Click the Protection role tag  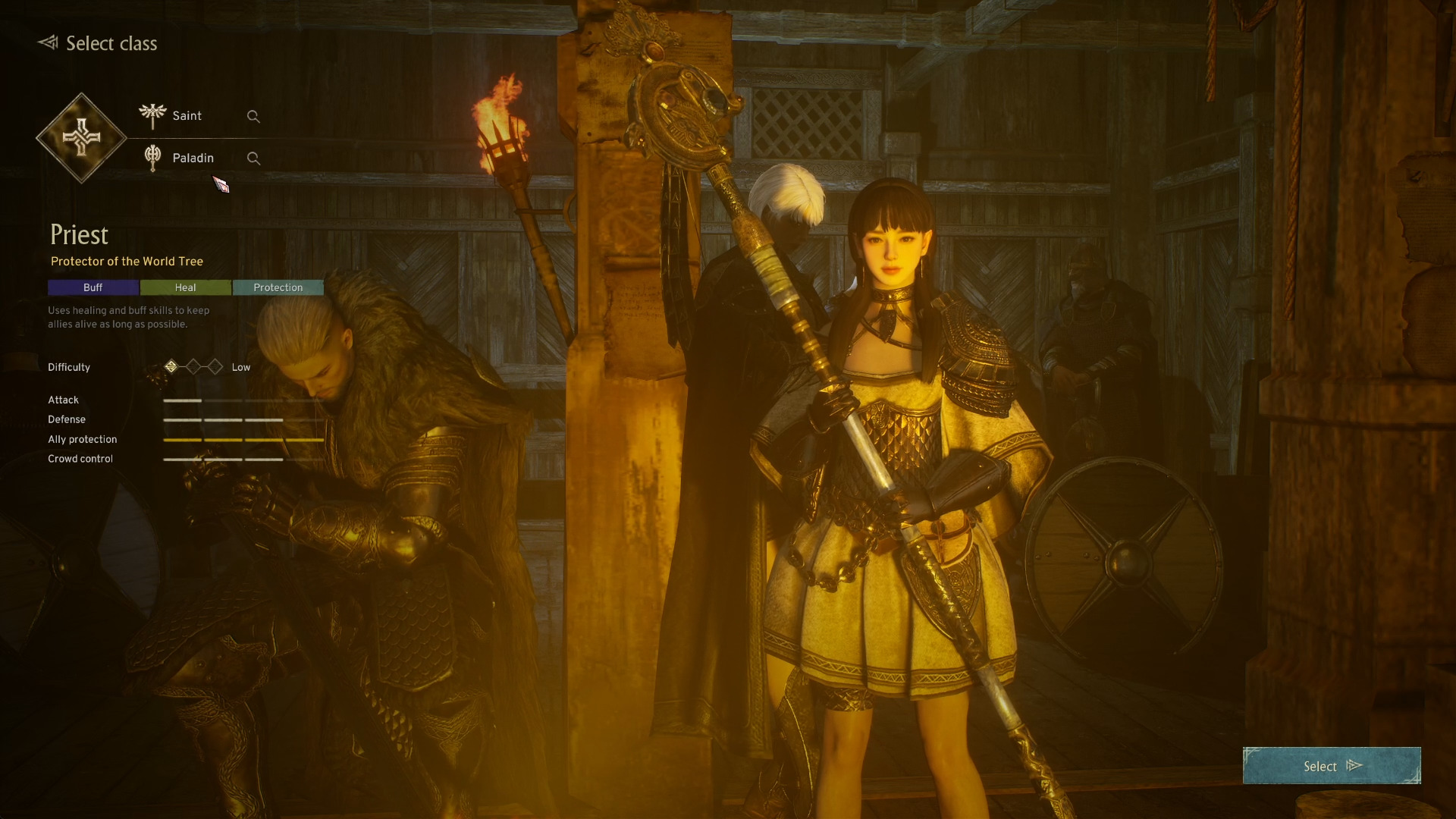click(278, 287)
